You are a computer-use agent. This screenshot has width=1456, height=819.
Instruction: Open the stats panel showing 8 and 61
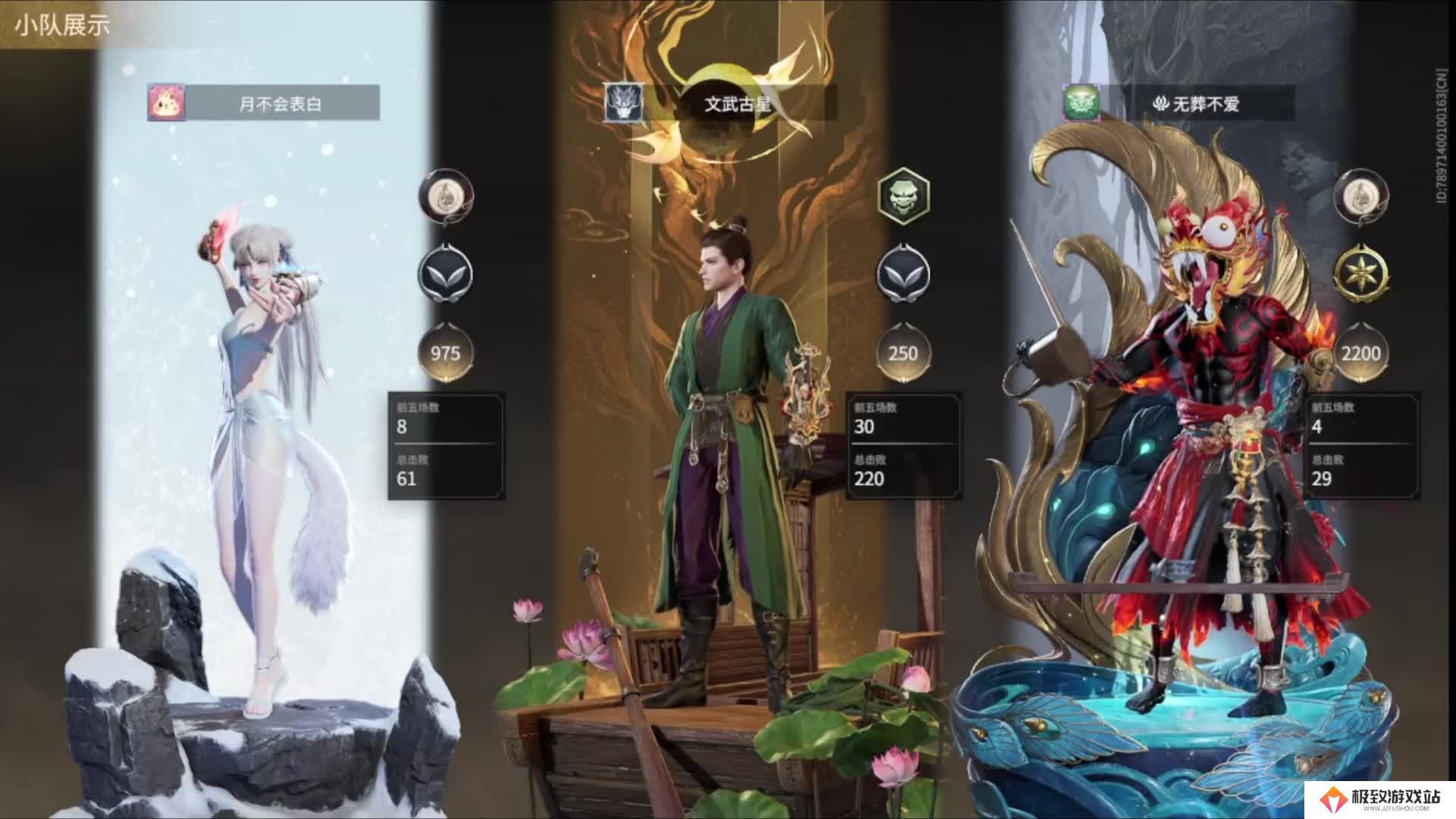(446, 446)
